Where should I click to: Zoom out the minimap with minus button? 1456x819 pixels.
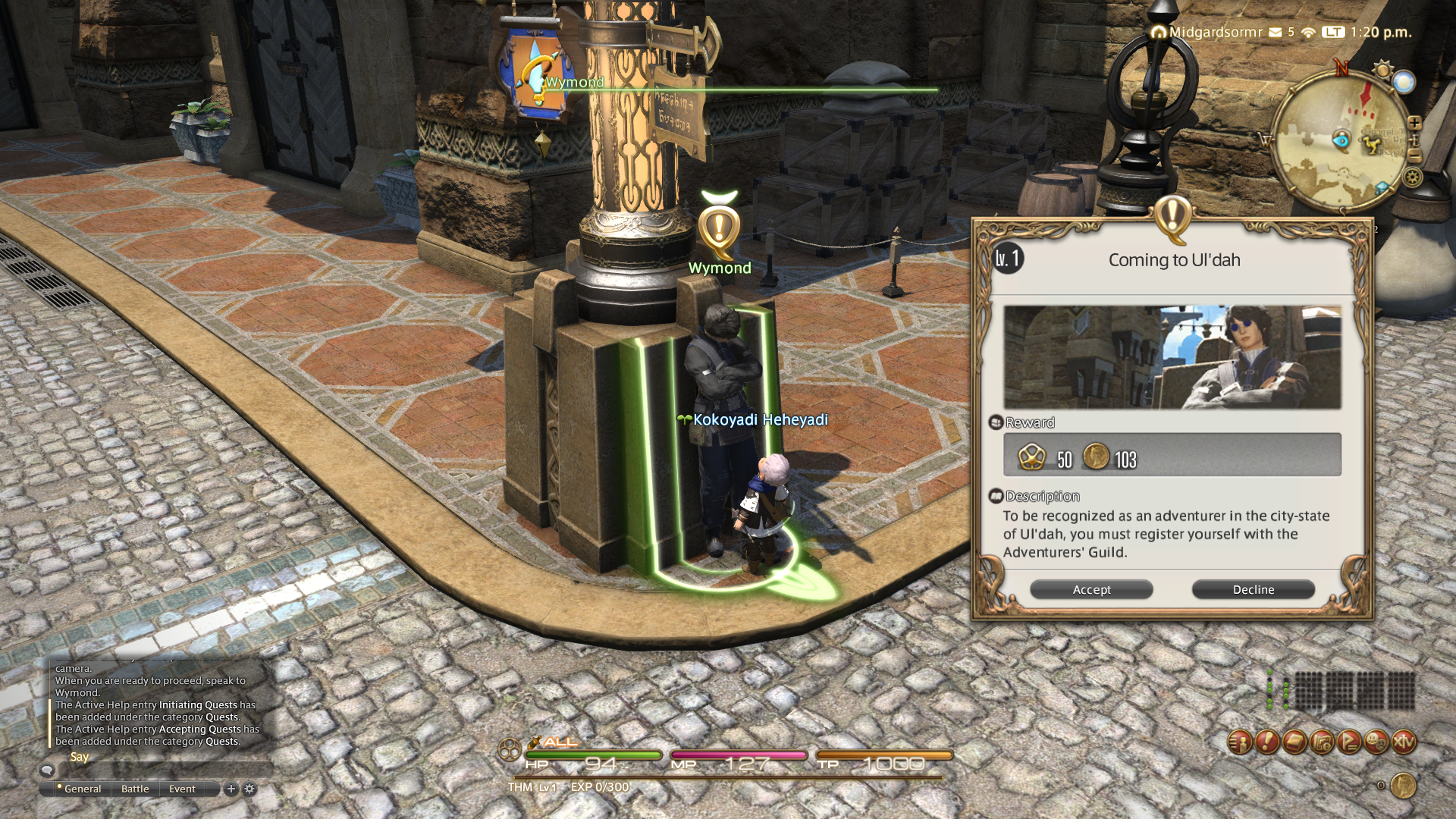click(1414, 155)
